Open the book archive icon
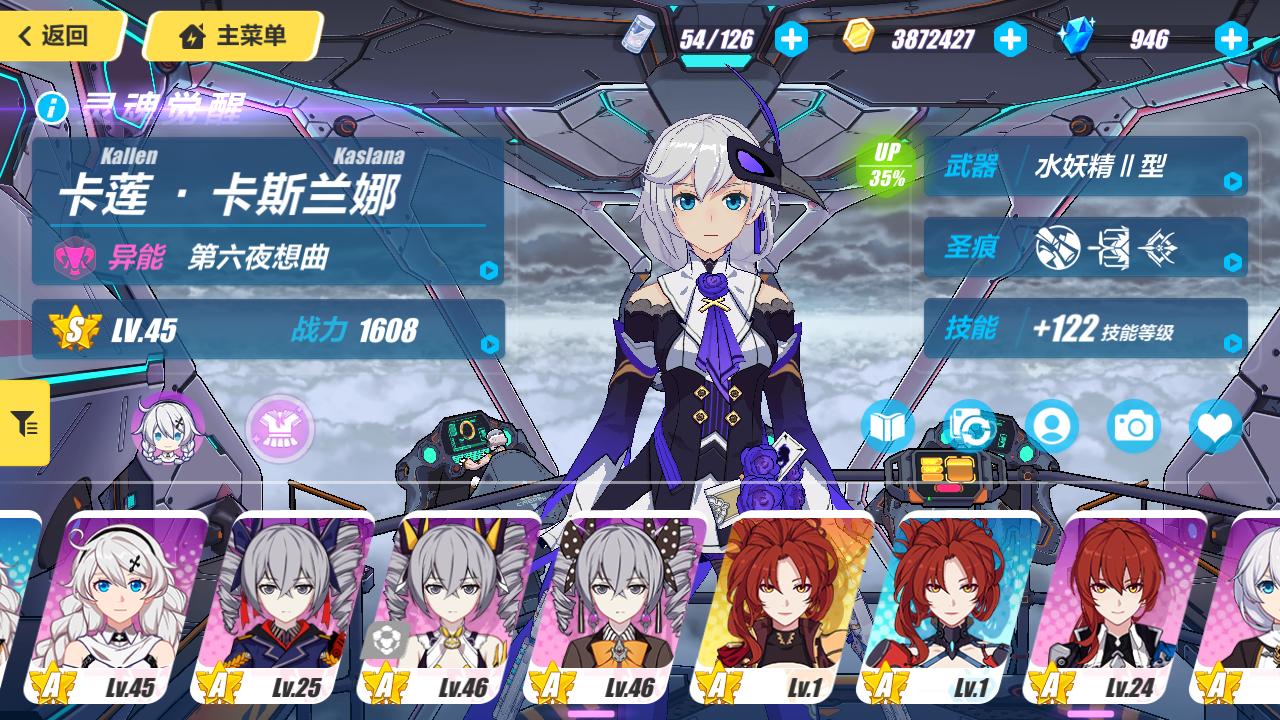 coord(887,427)
